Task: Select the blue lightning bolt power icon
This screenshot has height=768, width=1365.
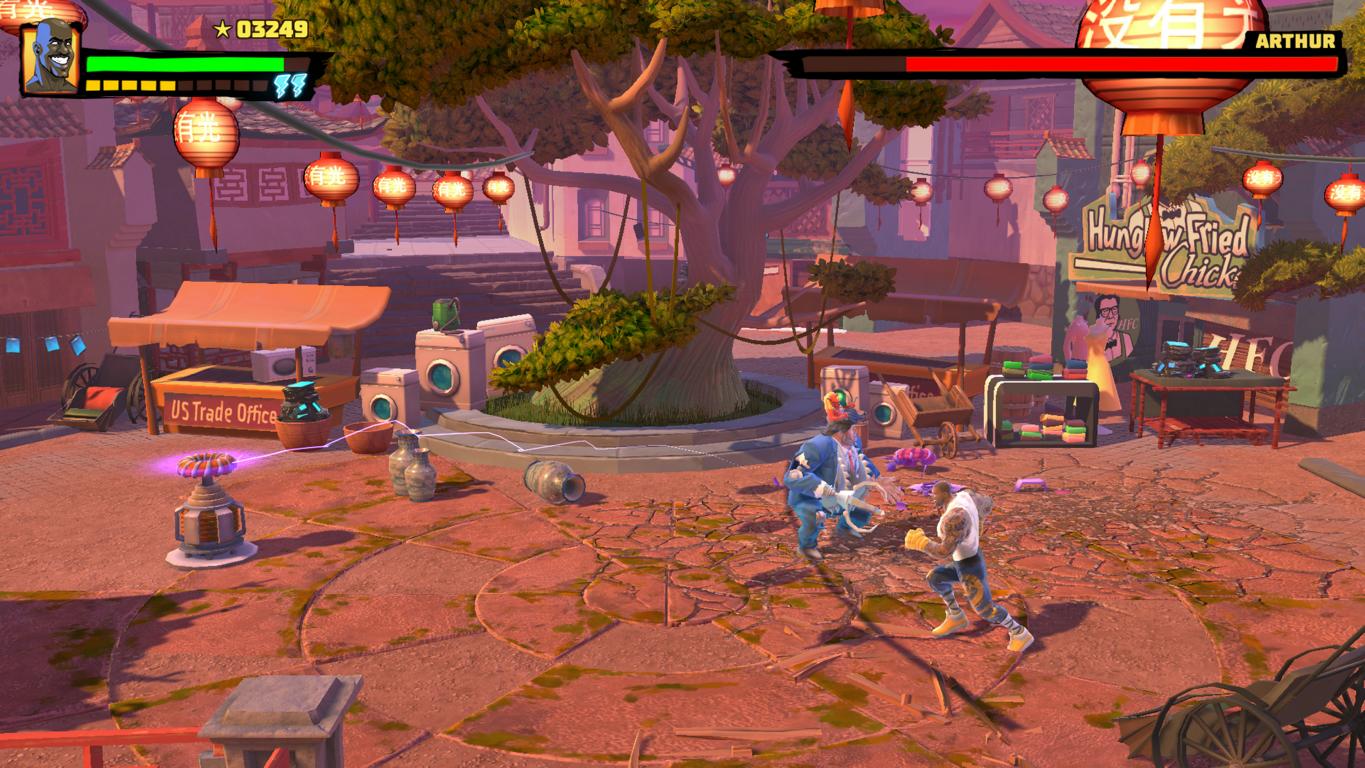Action: 287,86
